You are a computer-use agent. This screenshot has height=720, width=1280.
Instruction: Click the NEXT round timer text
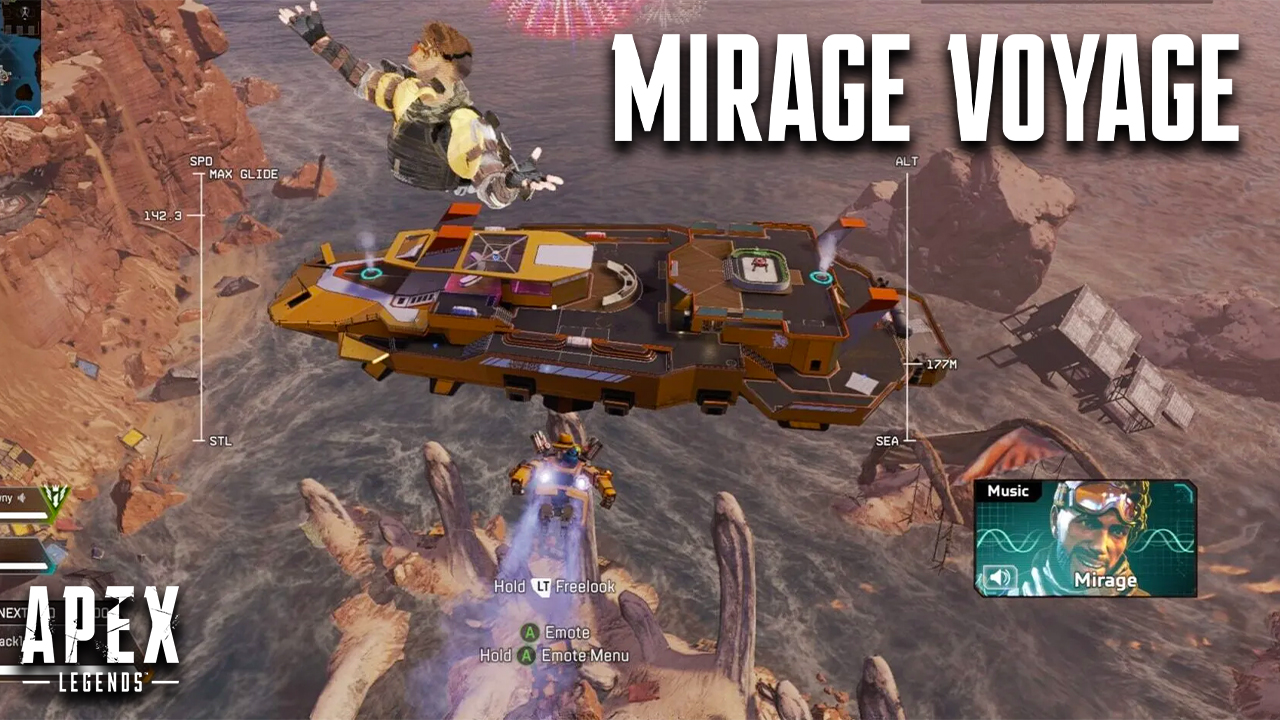pos(12,612)
